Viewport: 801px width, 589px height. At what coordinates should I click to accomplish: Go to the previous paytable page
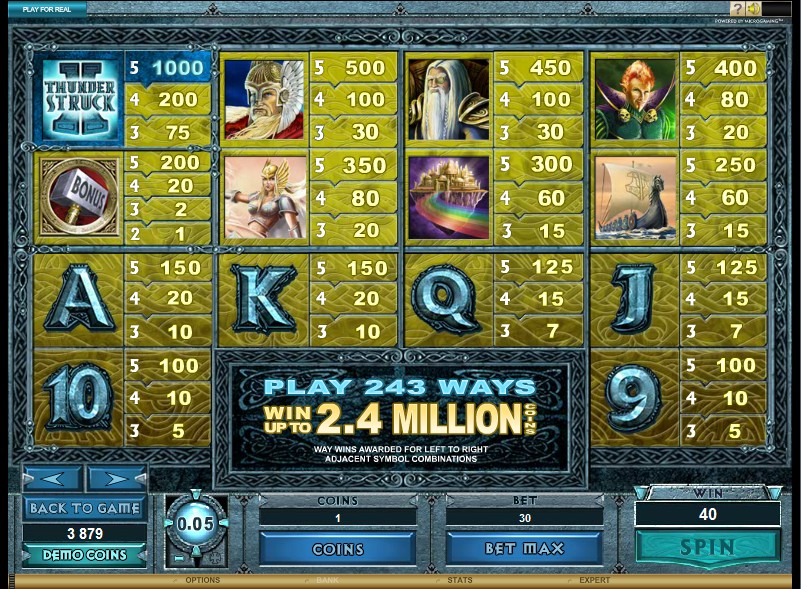[52, 479]
